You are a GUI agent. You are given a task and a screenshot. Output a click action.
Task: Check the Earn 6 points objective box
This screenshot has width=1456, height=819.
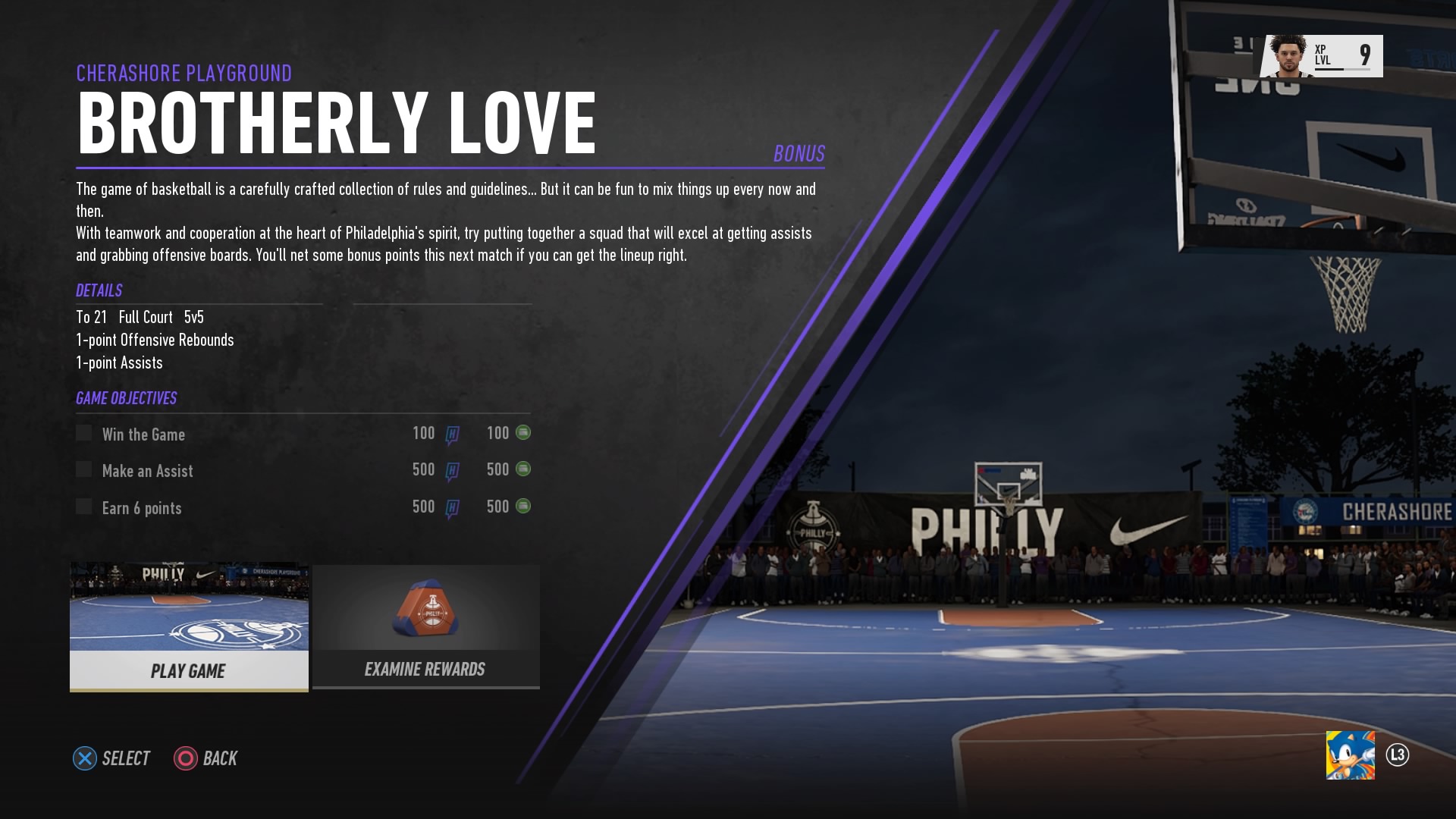coord(83,507)
